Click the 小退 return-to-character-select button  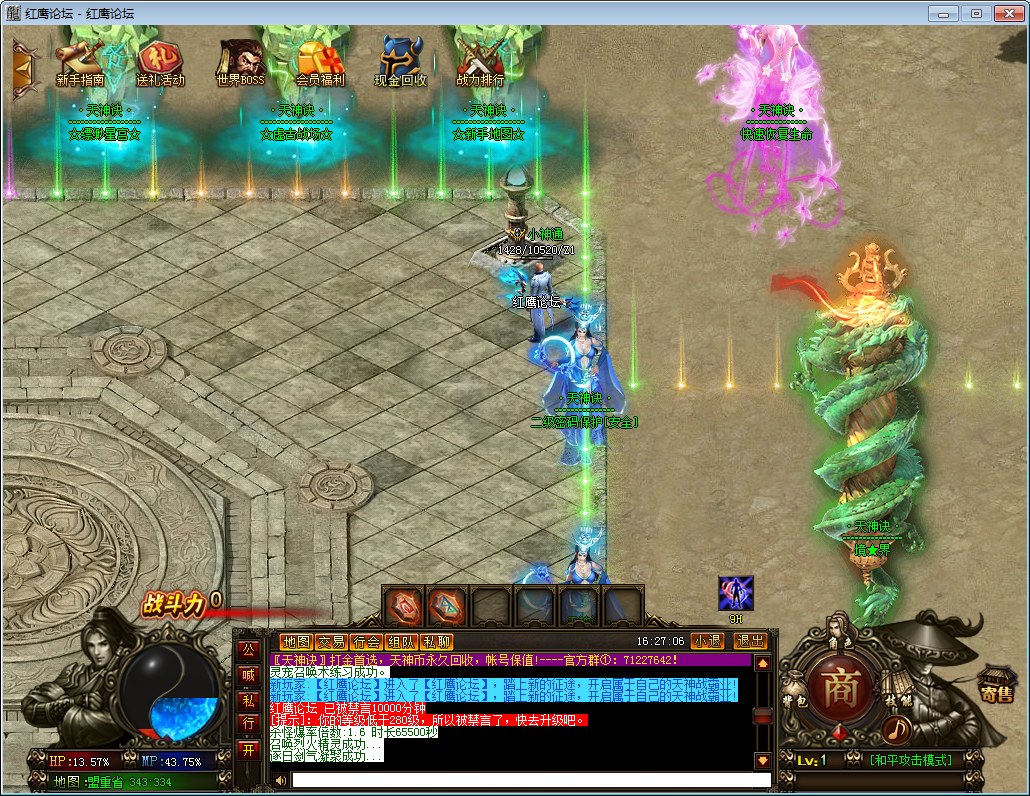tap(707, 641)
